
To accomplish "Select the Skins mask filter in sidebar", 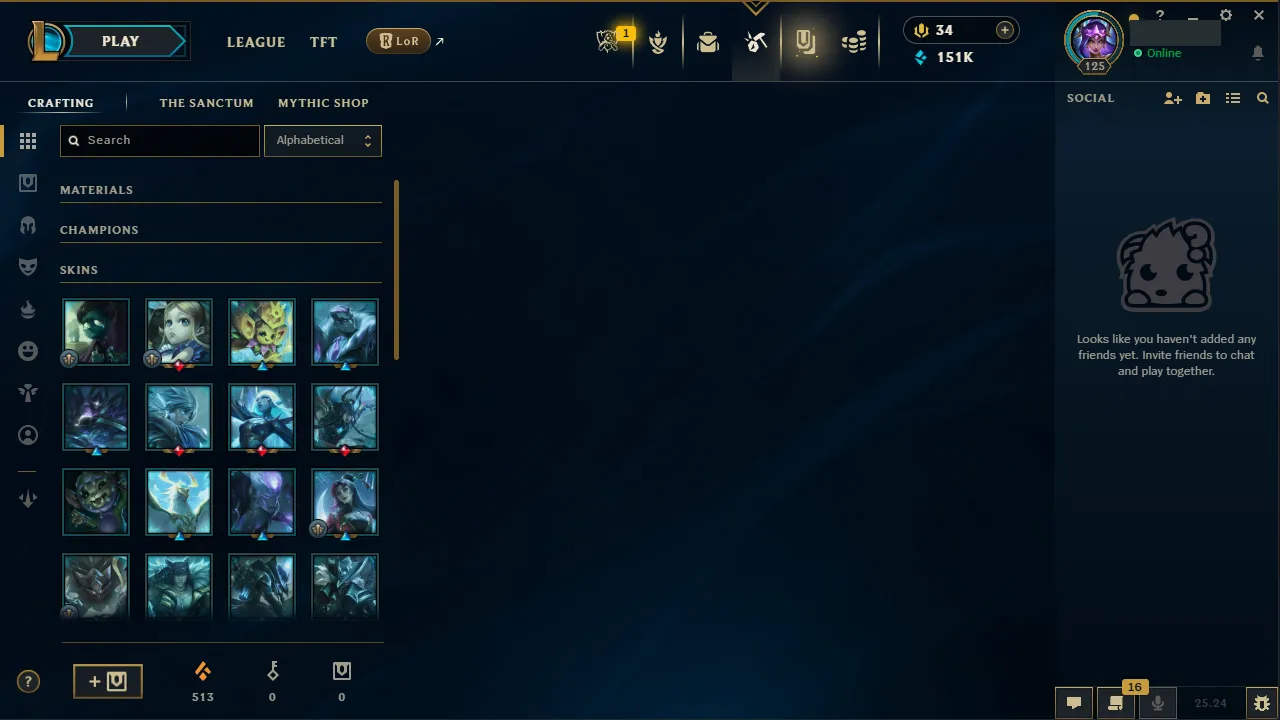I will (28, 267).
